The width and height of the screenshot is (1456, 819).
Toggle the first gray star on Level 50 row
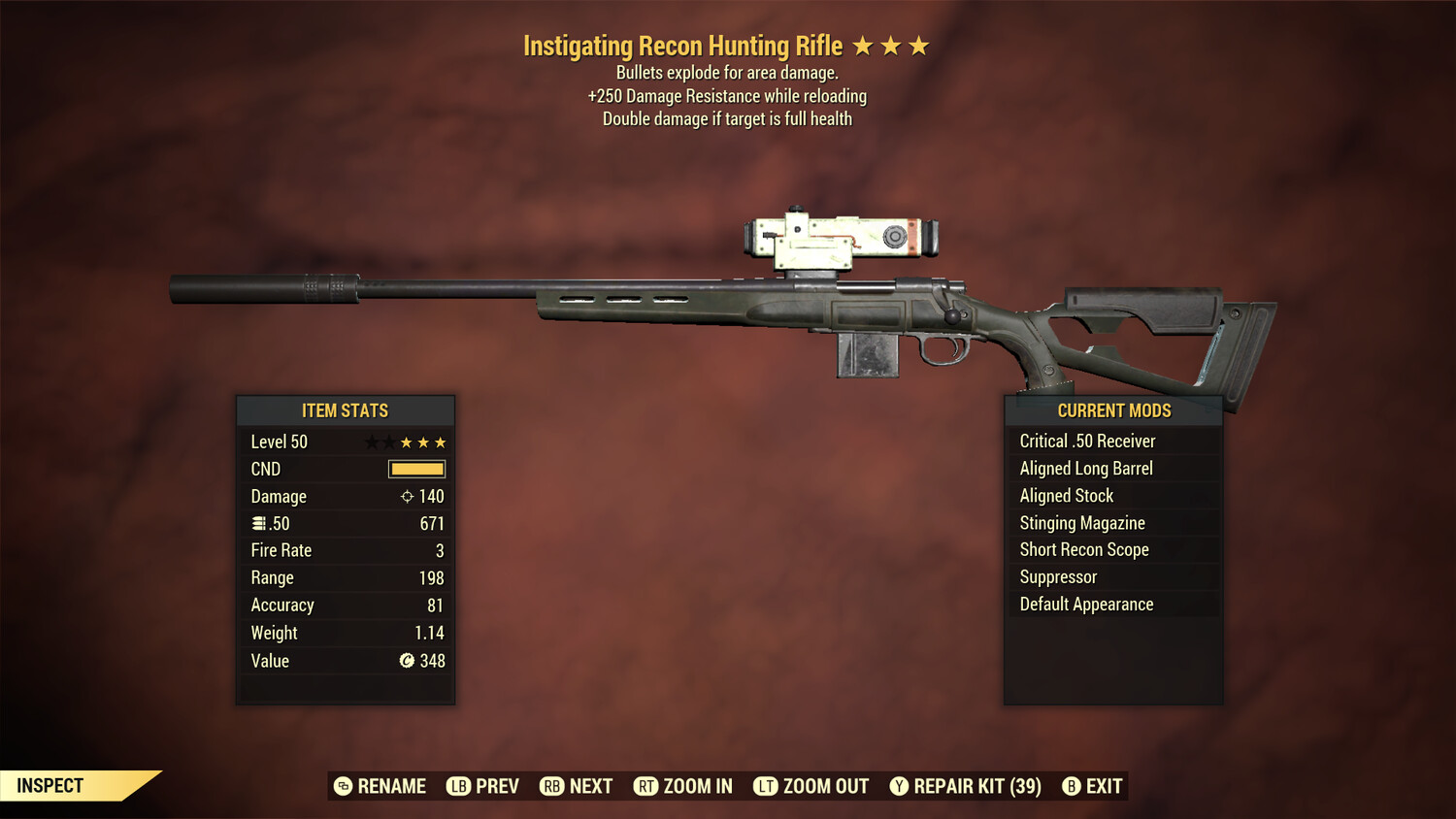click(370, 442)
